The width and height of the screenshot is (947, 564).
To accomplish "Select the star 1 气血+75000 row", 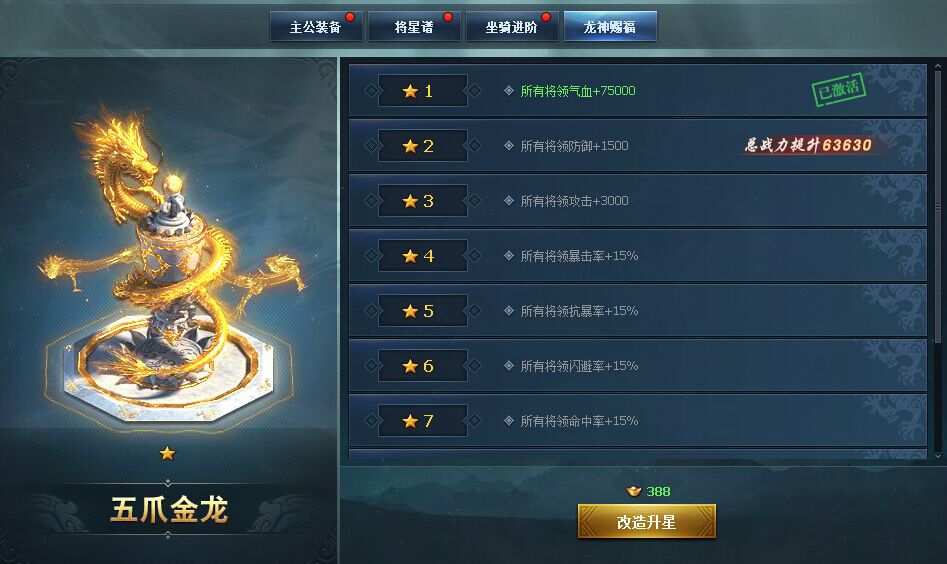I will tap(637, 91).
